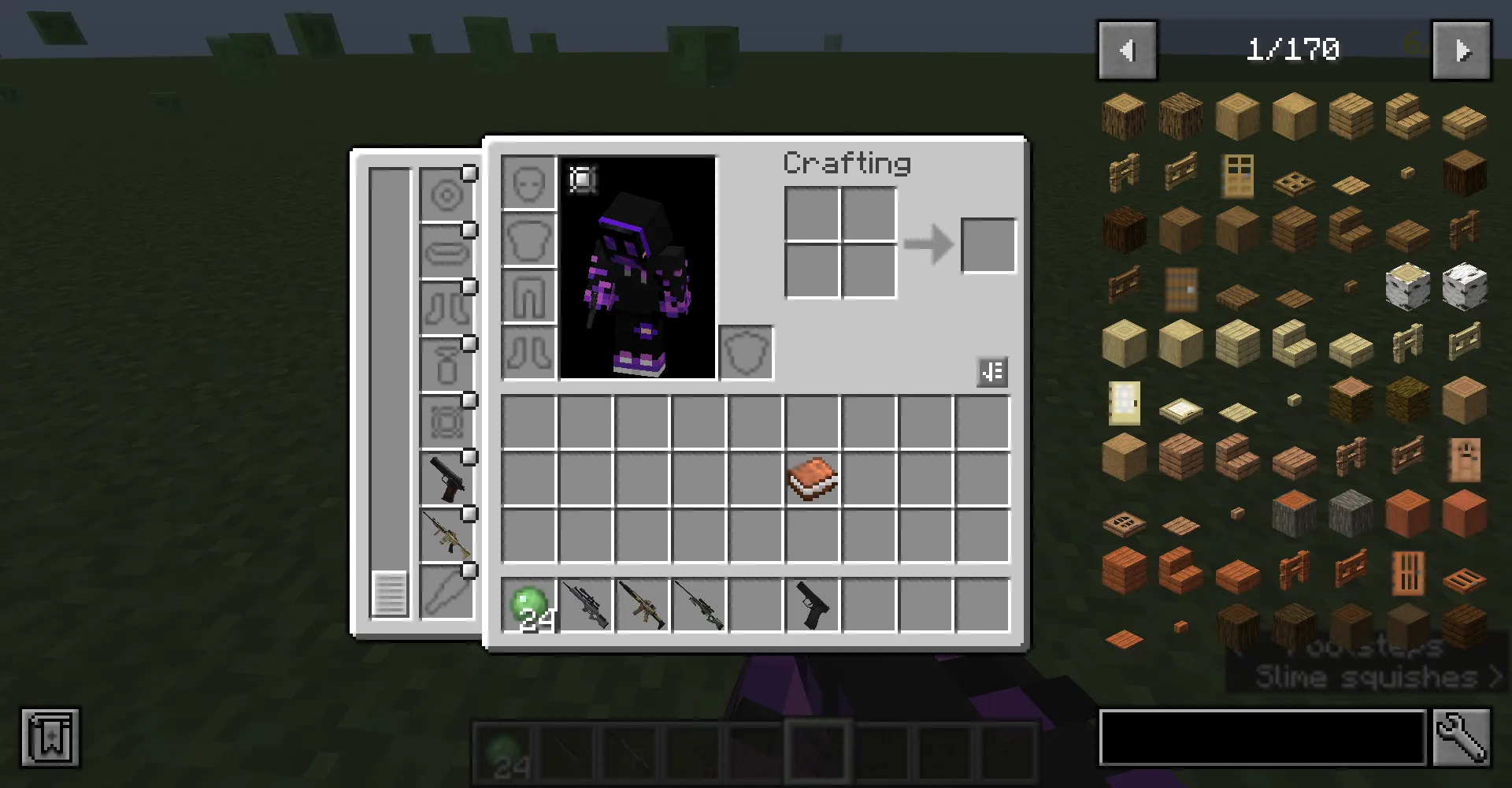Click the offhand shield slot
Image resolution: width=1512 pixels, height=788 pixels.
(746, 353)
